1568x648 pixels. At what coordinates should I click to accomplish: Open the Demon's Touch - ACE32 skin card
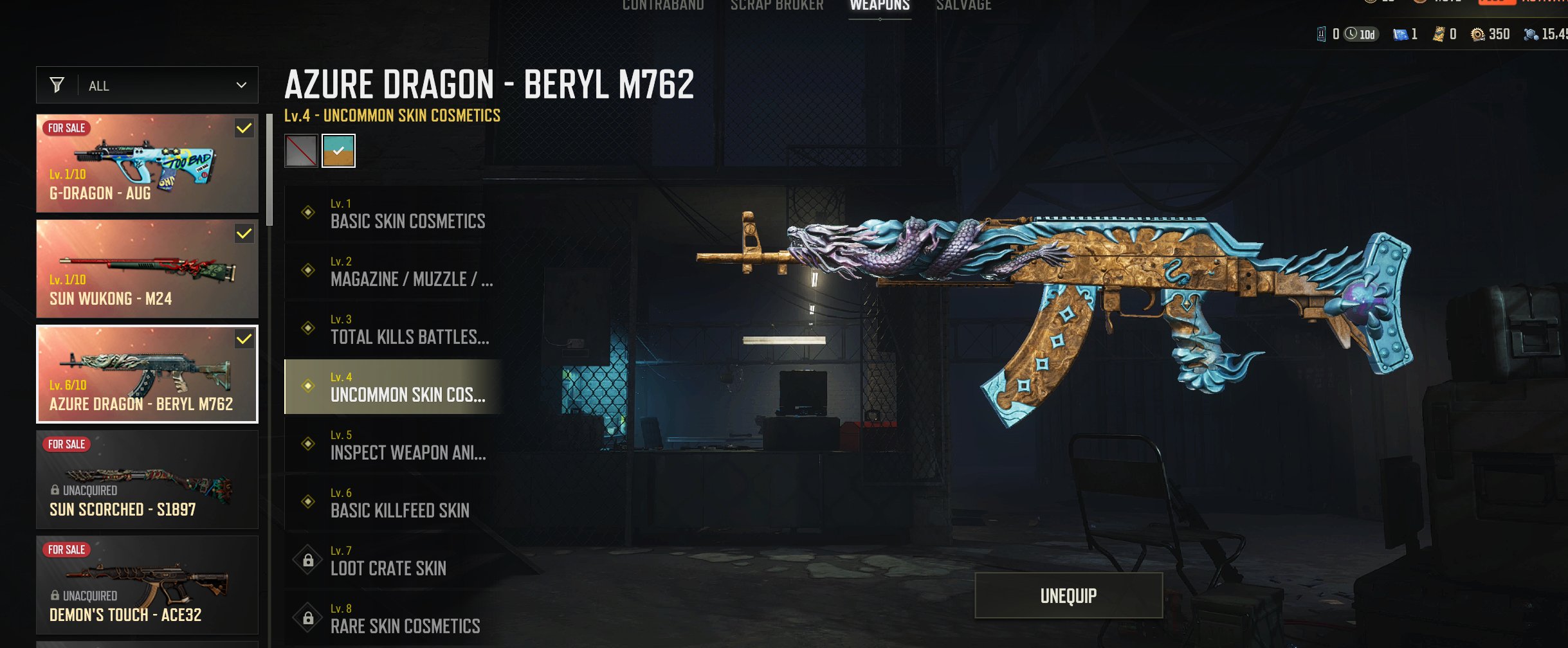pos(147,585)
